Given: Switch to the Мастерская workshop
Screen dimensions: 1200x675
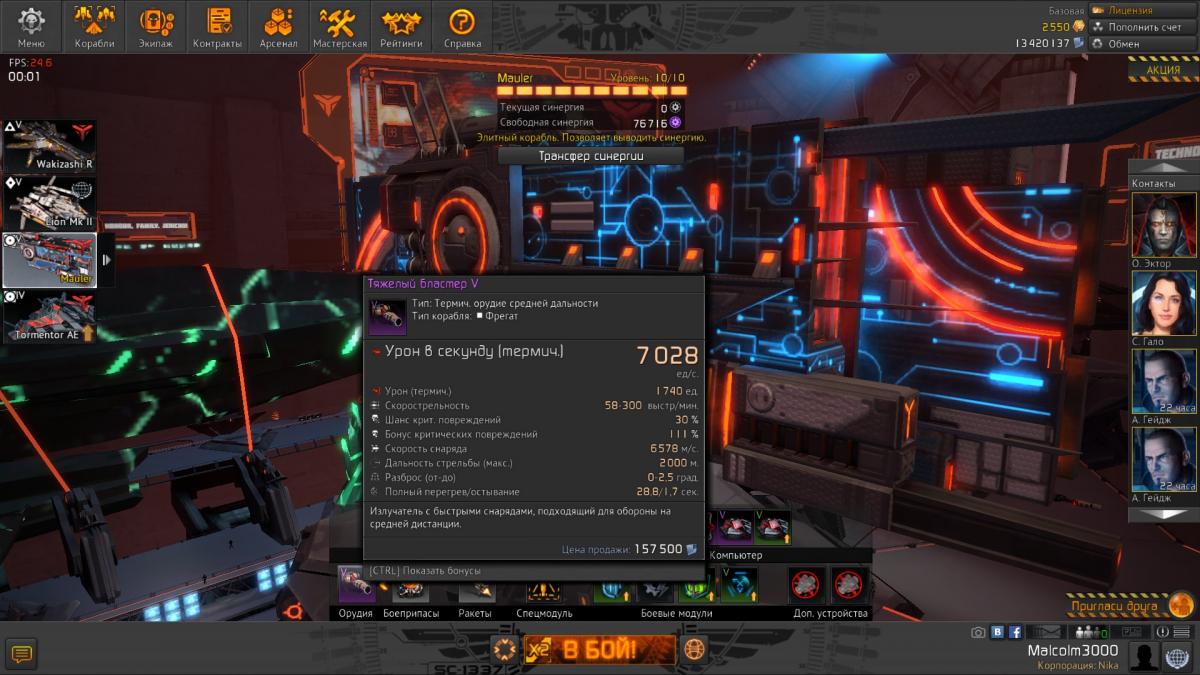Looking at the screenshot, I should point(339,27).
